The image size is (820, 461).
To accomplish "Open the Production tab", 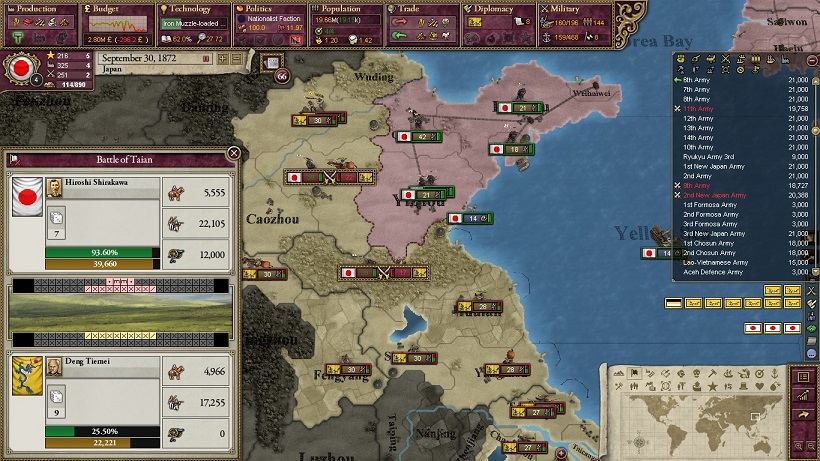I will (x=37, y=9).
